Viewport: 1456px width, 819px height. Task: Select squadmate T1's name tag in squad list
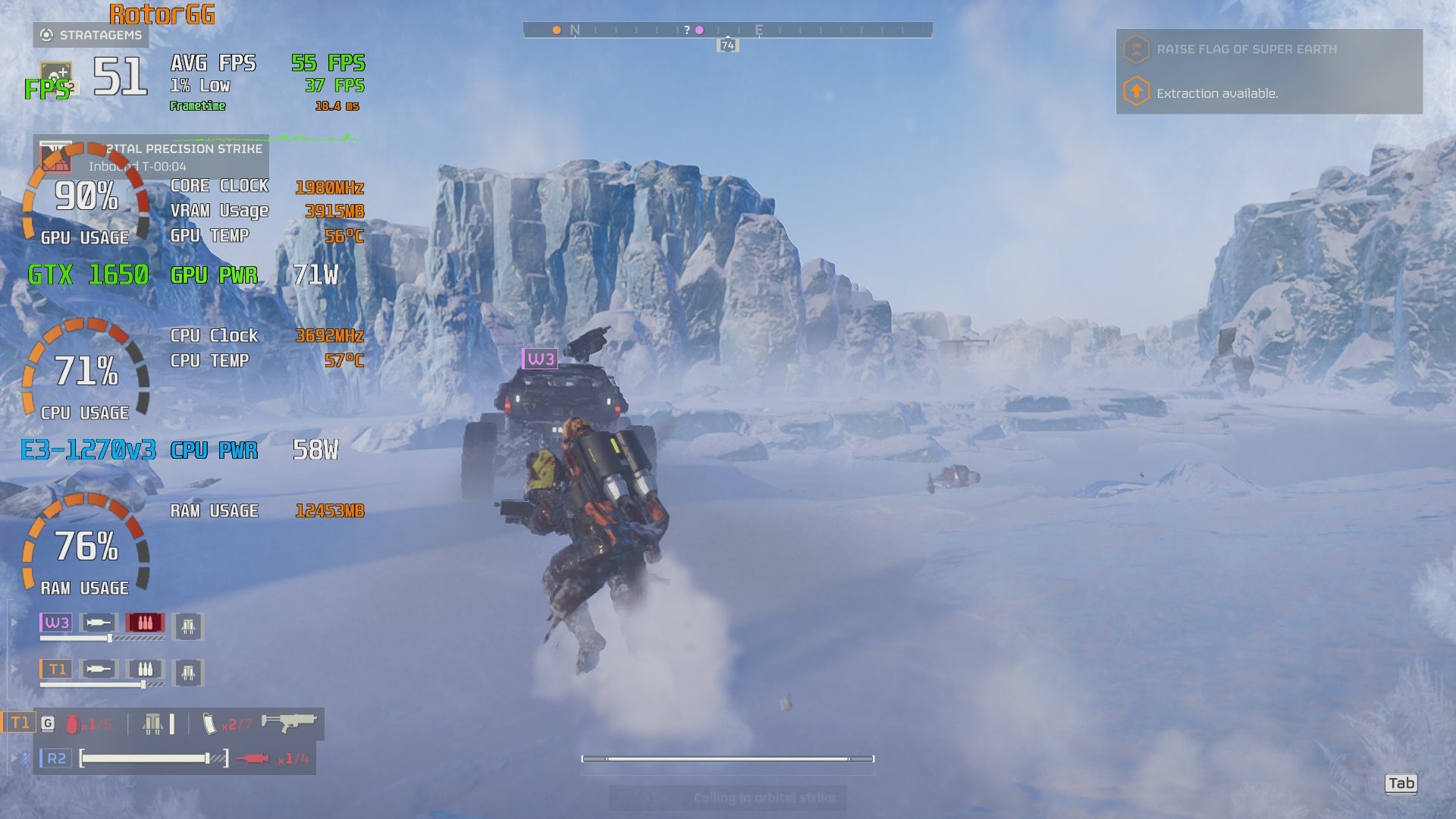(x=56, y=670)
